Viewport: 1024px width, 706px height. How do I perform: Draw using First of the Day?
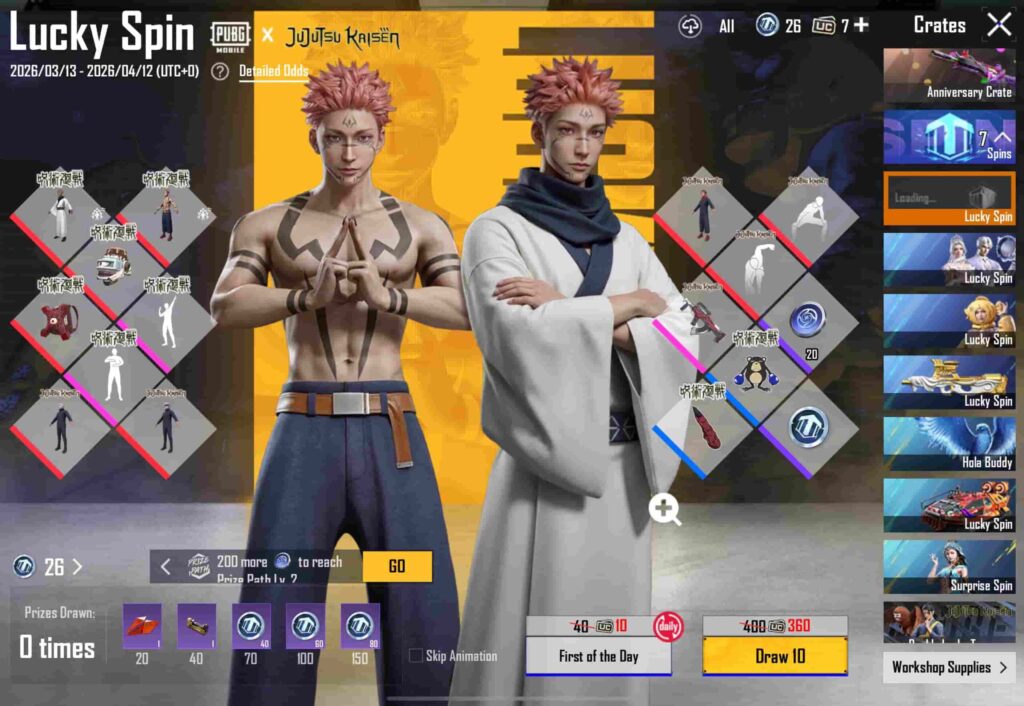[x=598, y=656]
